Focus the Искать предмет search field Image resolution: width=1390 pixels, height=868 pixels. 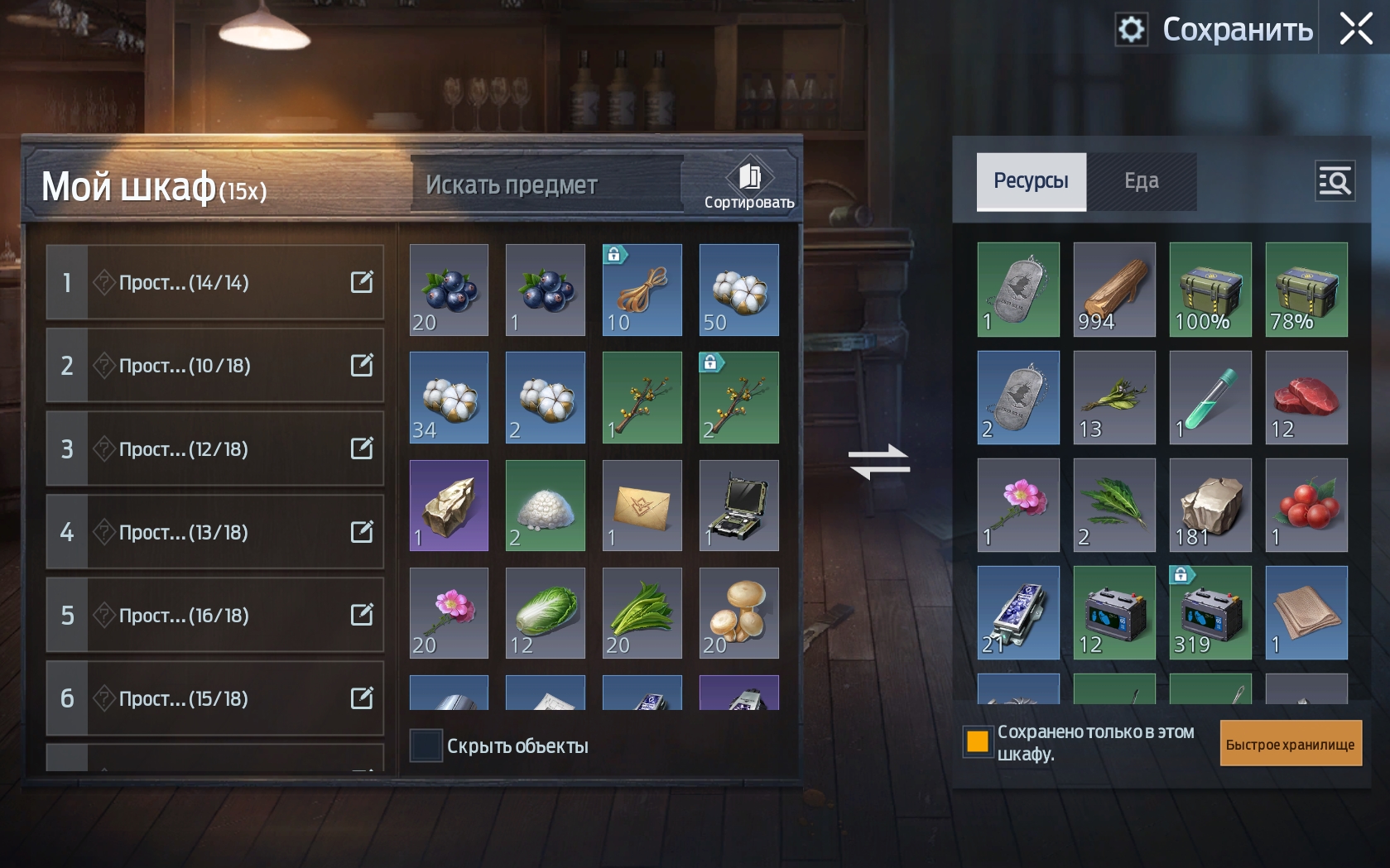[546, 185]
